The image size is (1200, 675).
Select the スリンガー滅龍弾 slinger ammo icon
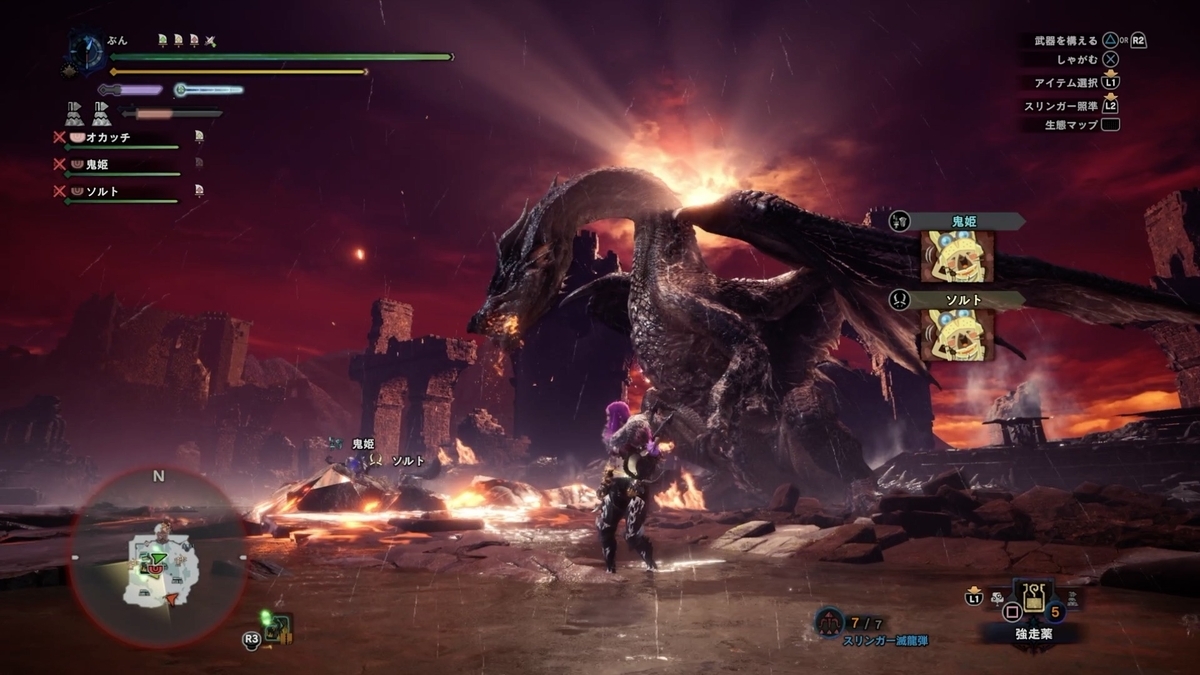[828, 622]
